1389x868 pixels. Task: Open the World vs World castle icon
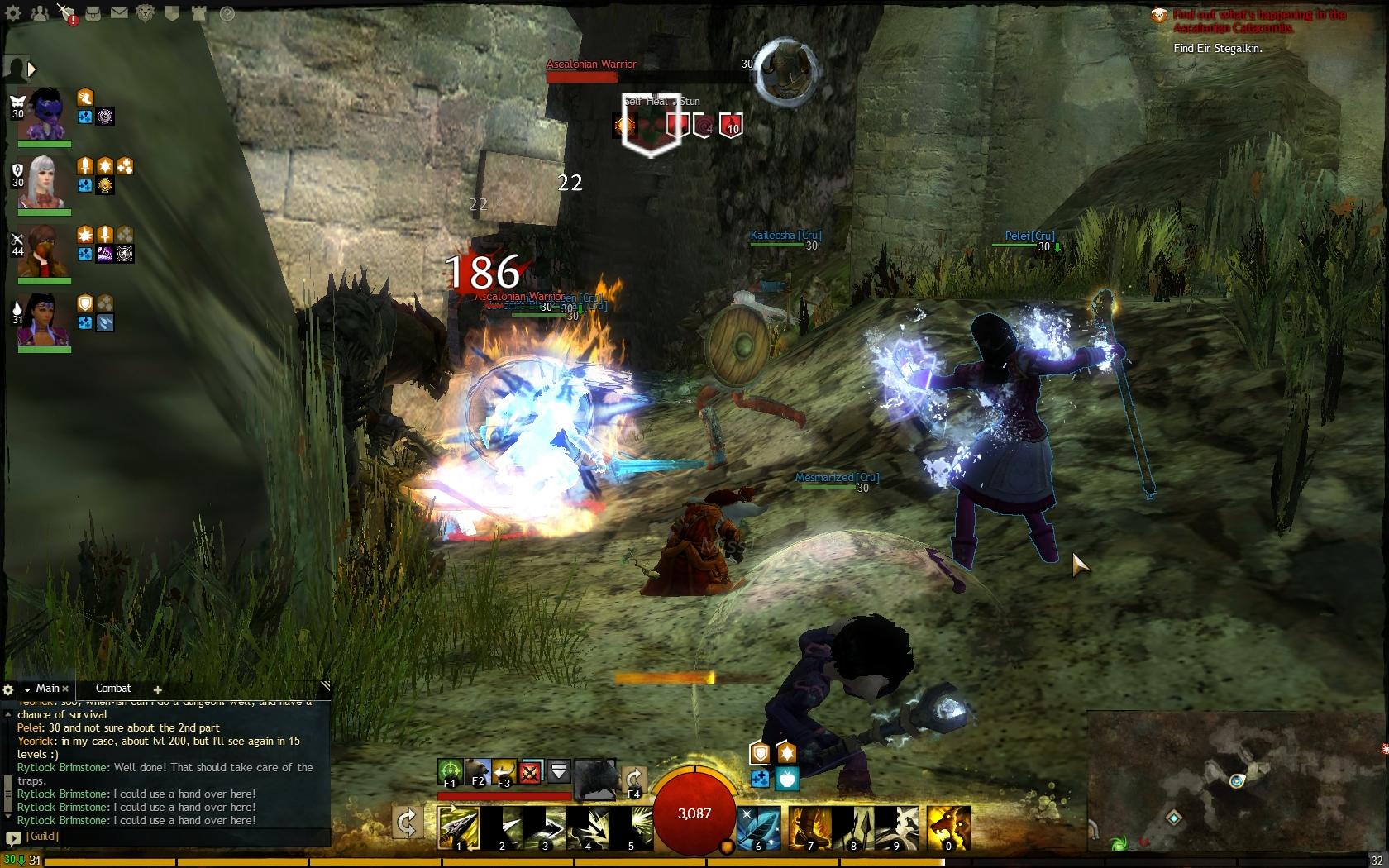199,13
